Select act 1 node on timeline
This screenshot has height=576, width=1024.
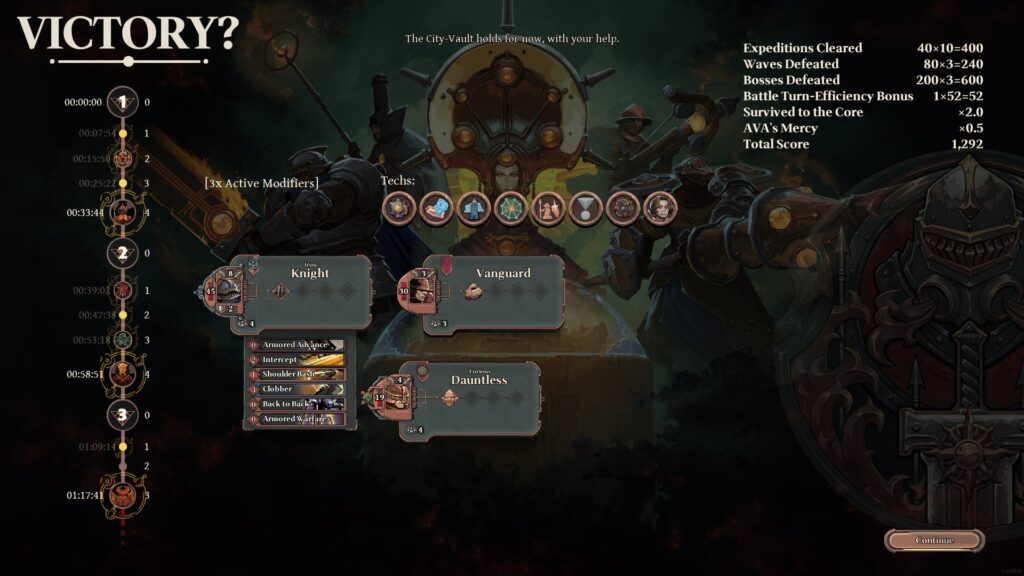click(123, 102)
